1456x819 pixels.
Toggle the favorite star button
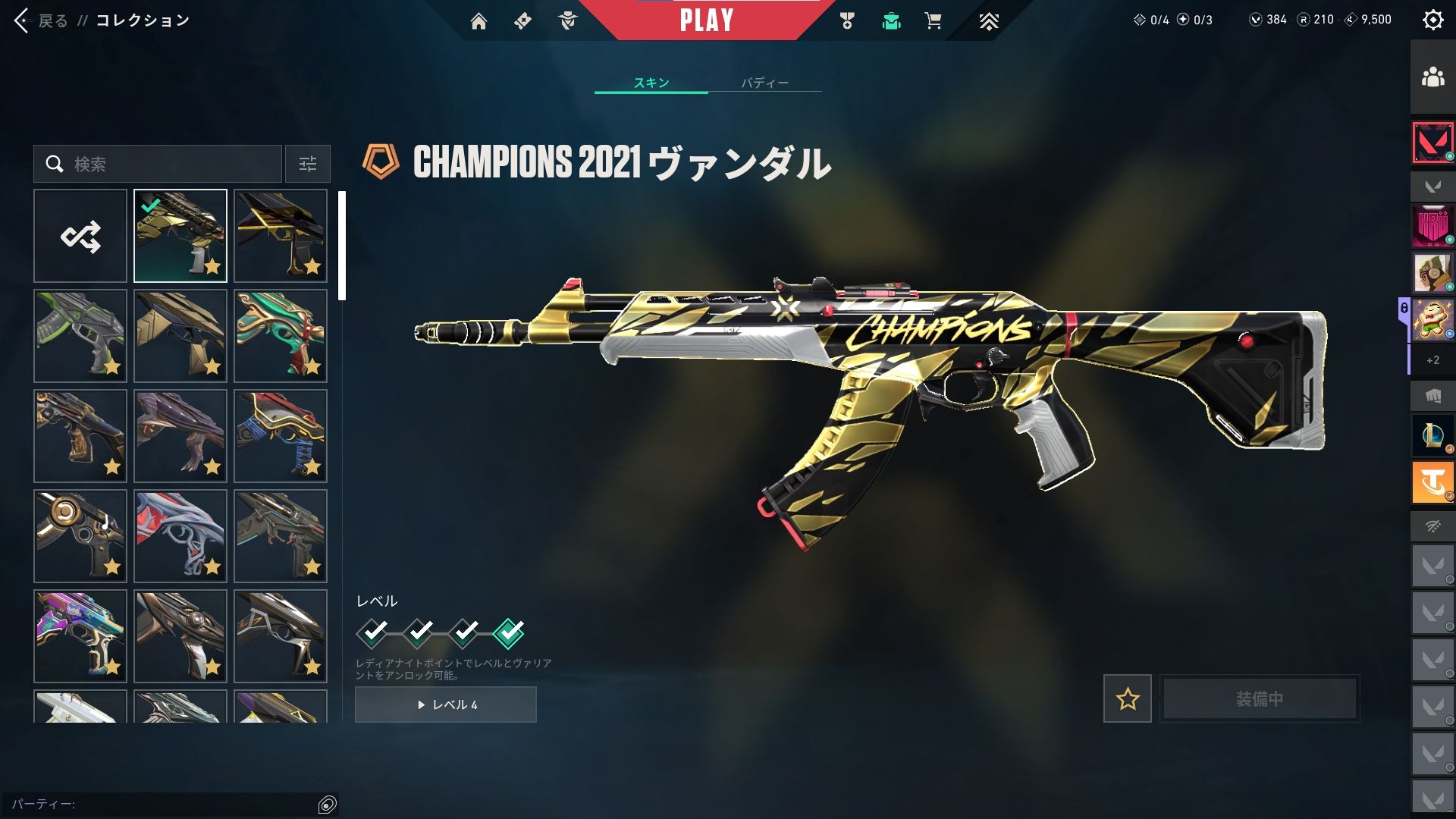[1127, 698]
